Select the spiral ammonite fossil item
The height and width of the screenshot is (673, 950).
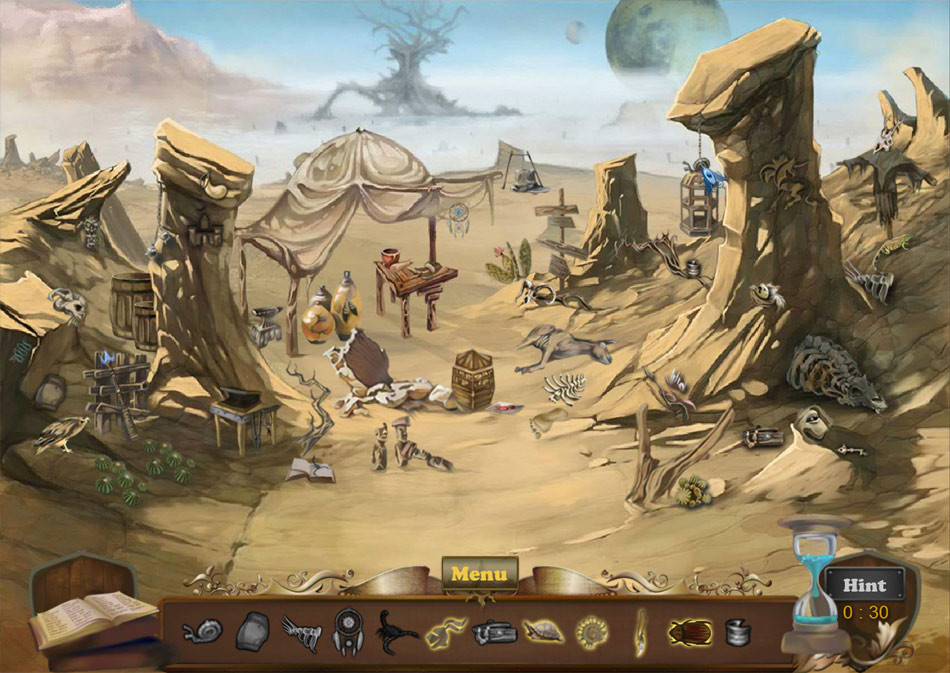click(592, 631)
